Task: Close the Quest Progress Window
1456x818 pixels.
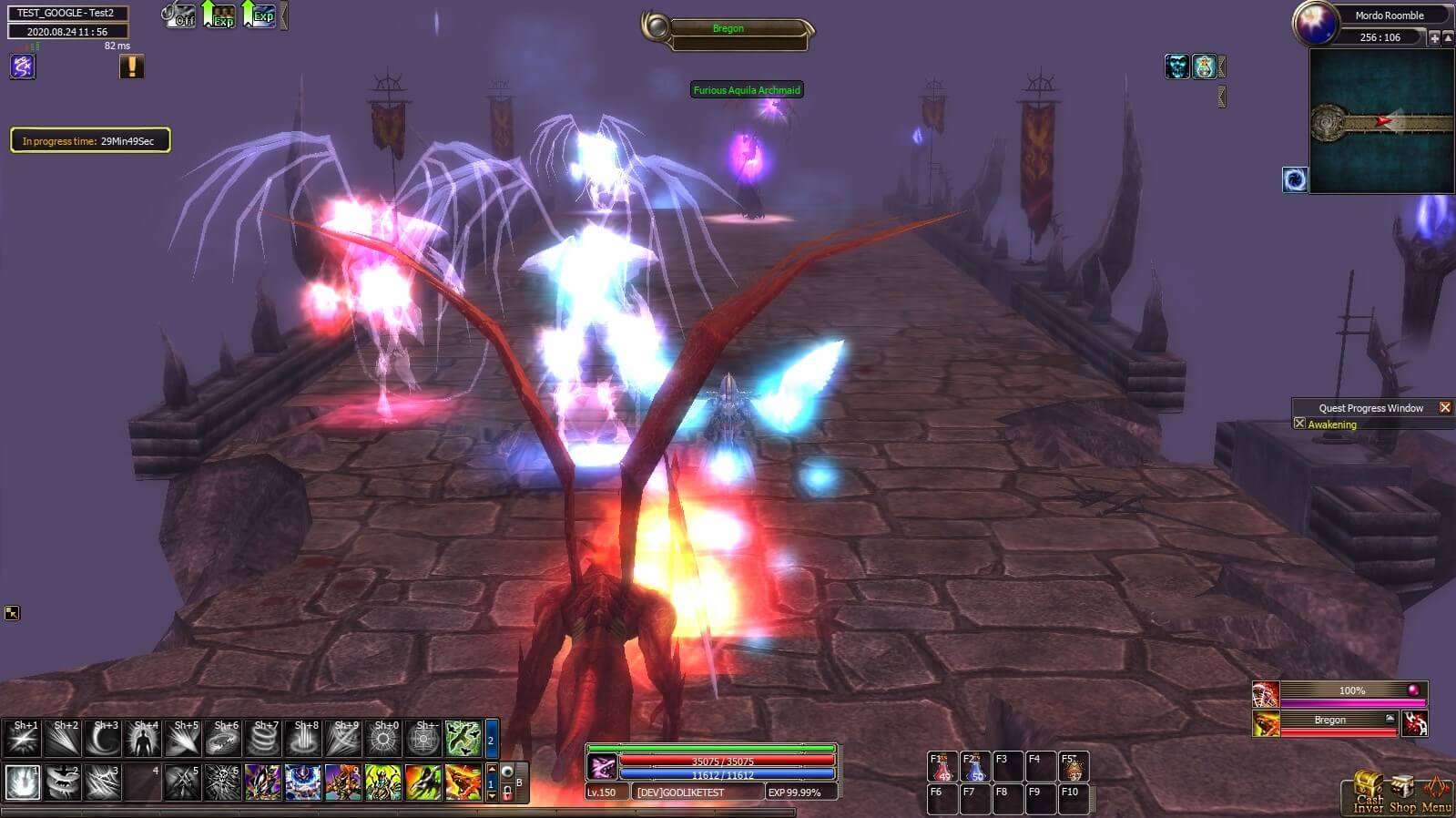Action: point(1445,408)
